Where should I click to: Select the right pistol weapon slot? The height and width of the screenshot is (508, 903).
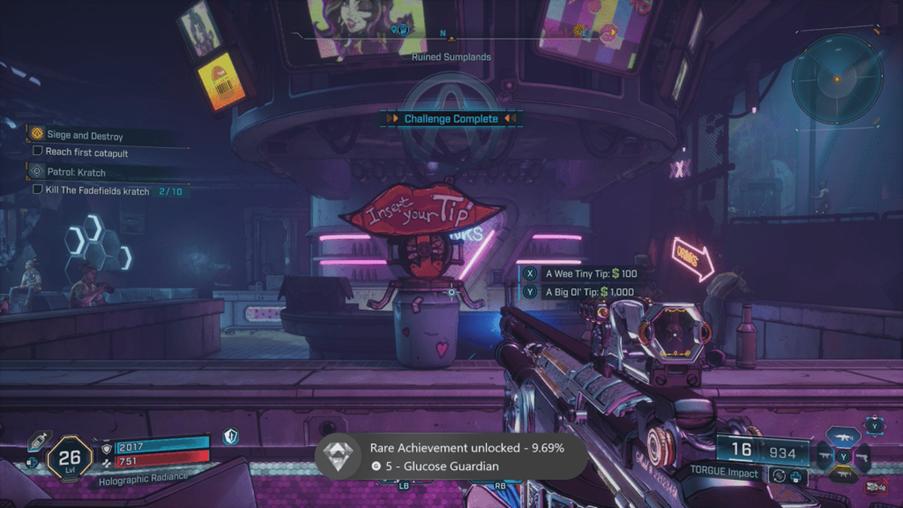[x=862, y=458]
